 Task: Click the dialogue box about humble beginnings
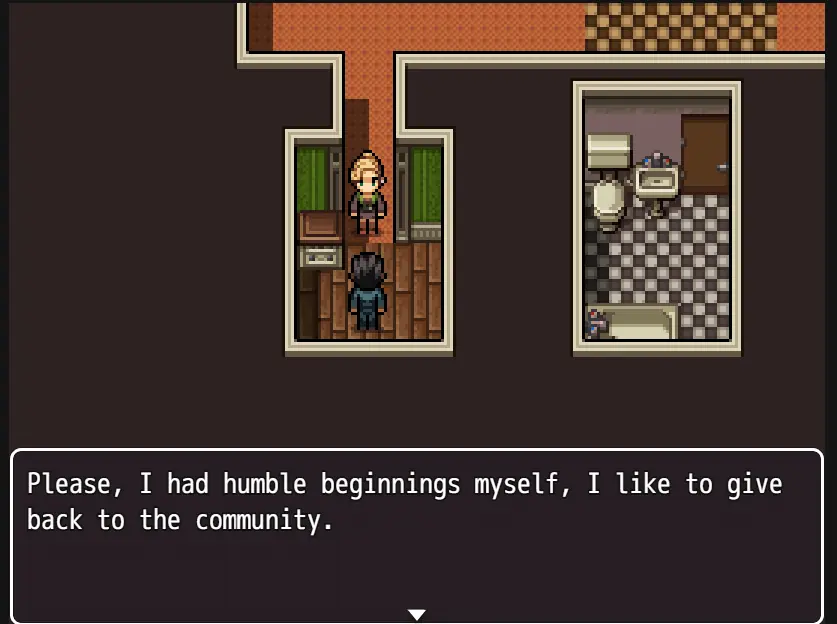[x=417, y=535]
